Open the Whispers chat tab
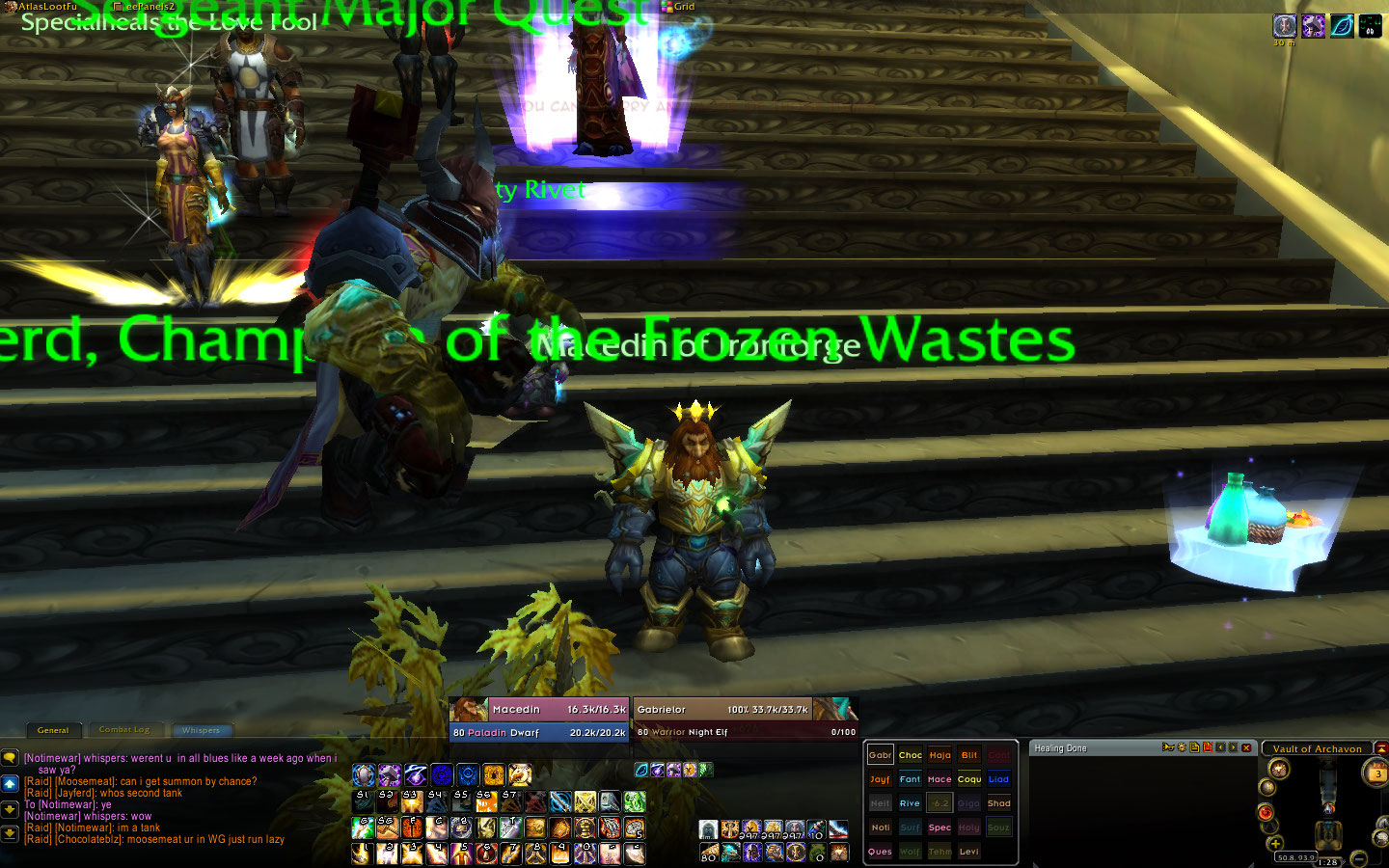 201,730
